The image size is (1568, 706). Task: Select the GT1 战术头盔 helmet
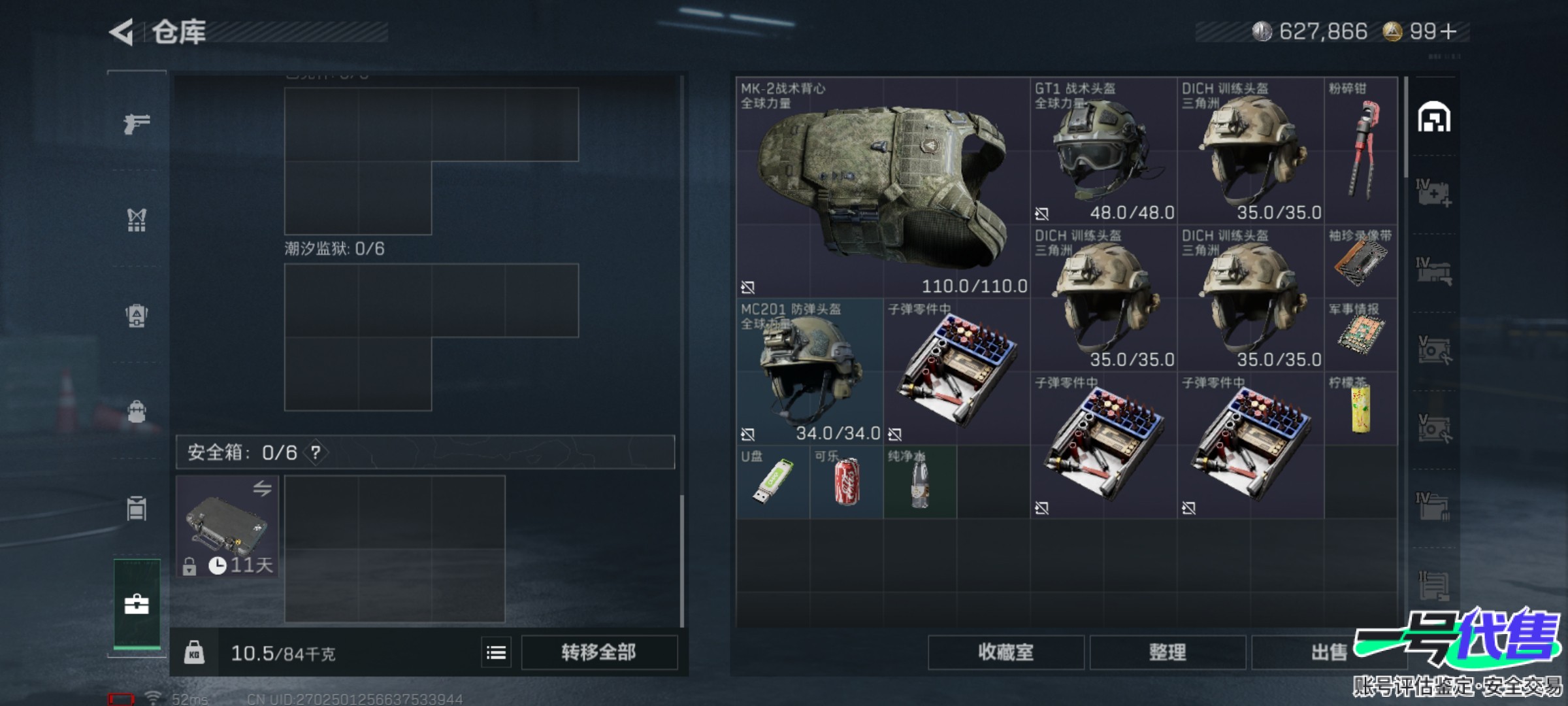pos(1103,151)
